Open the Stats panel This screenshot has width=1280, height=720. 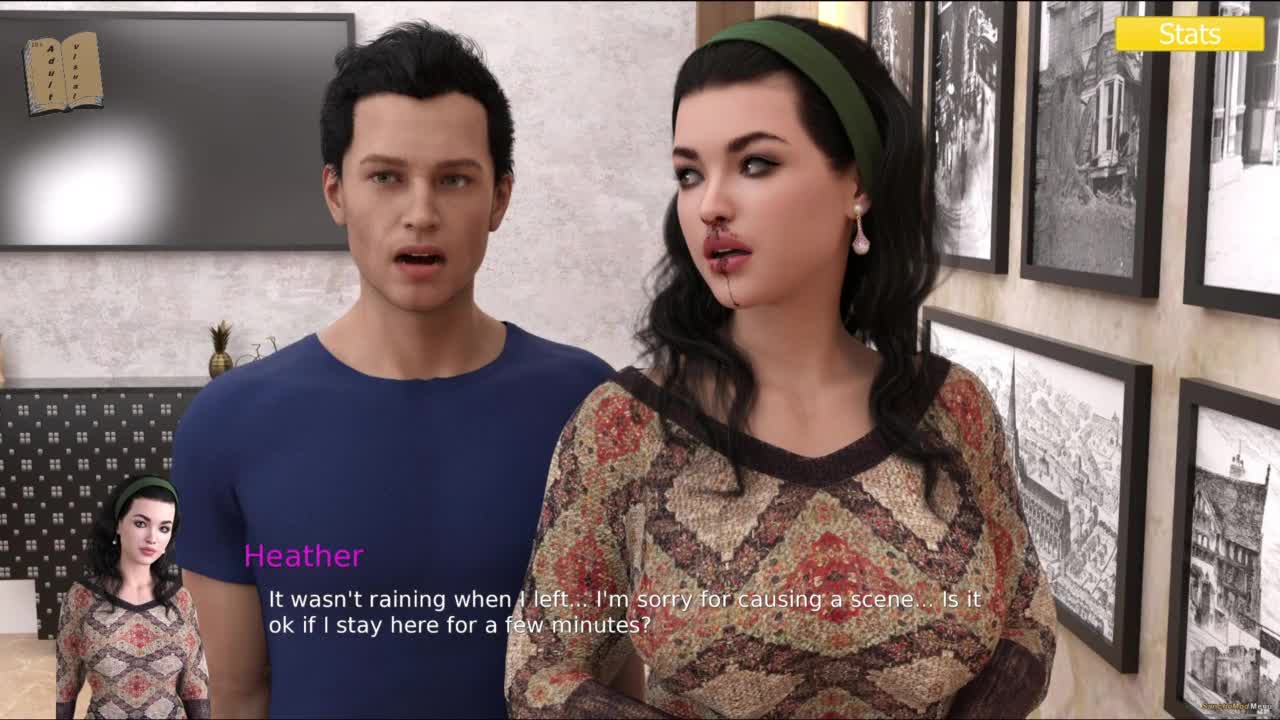1189,34
